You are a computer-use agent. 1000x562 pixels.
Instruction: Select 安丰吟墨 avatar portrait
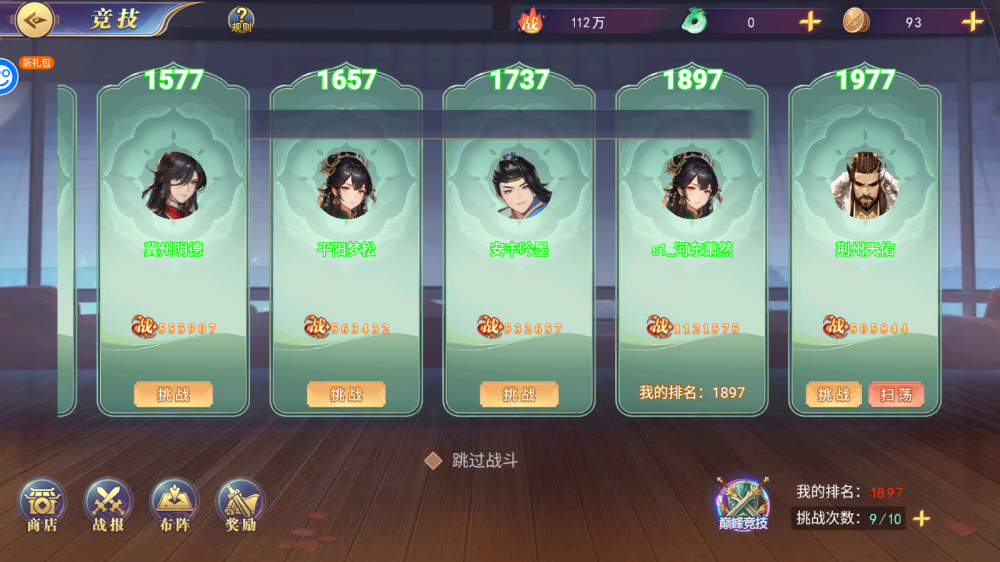click(519, 187)
